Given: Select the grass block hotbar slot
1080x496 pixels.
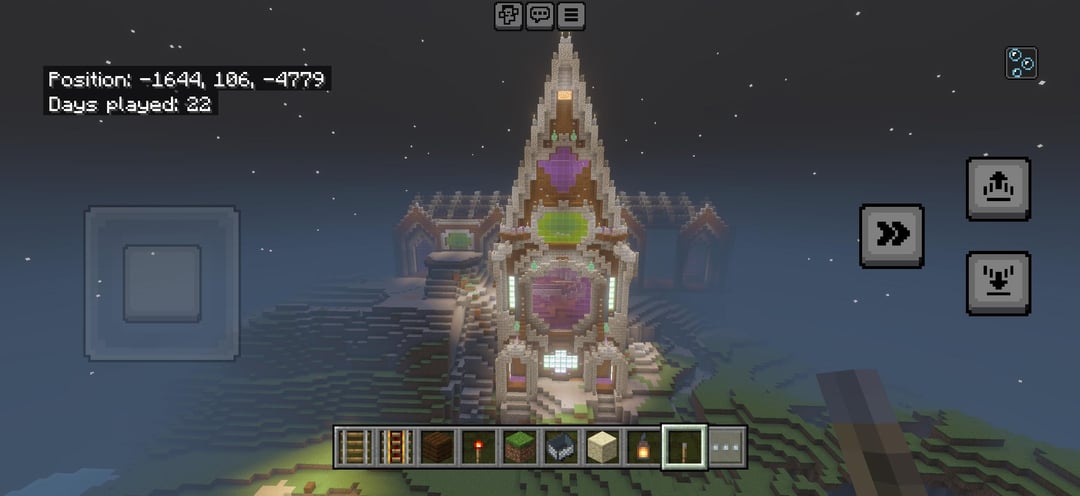Looking at the screenshot, I should (519, 447).
